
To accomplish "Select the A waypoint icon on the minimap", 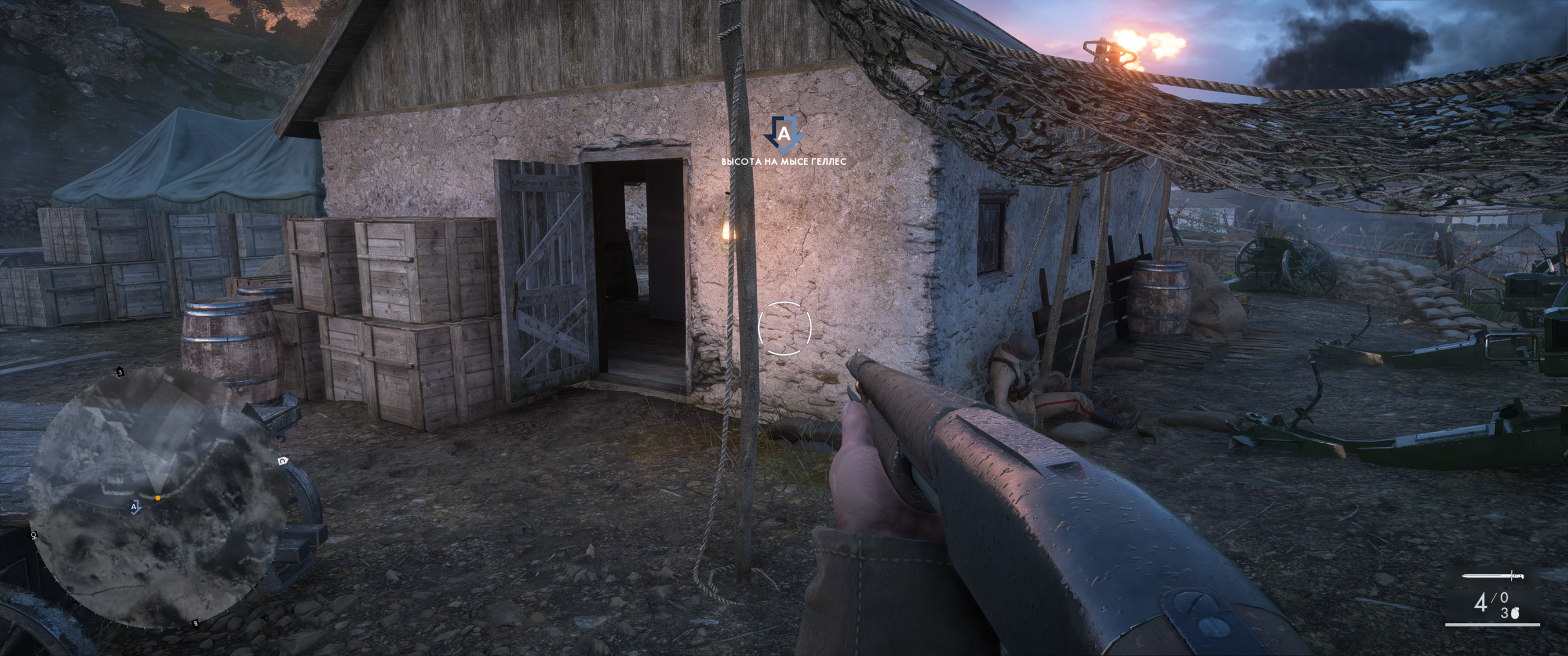I will coord(134,507).
